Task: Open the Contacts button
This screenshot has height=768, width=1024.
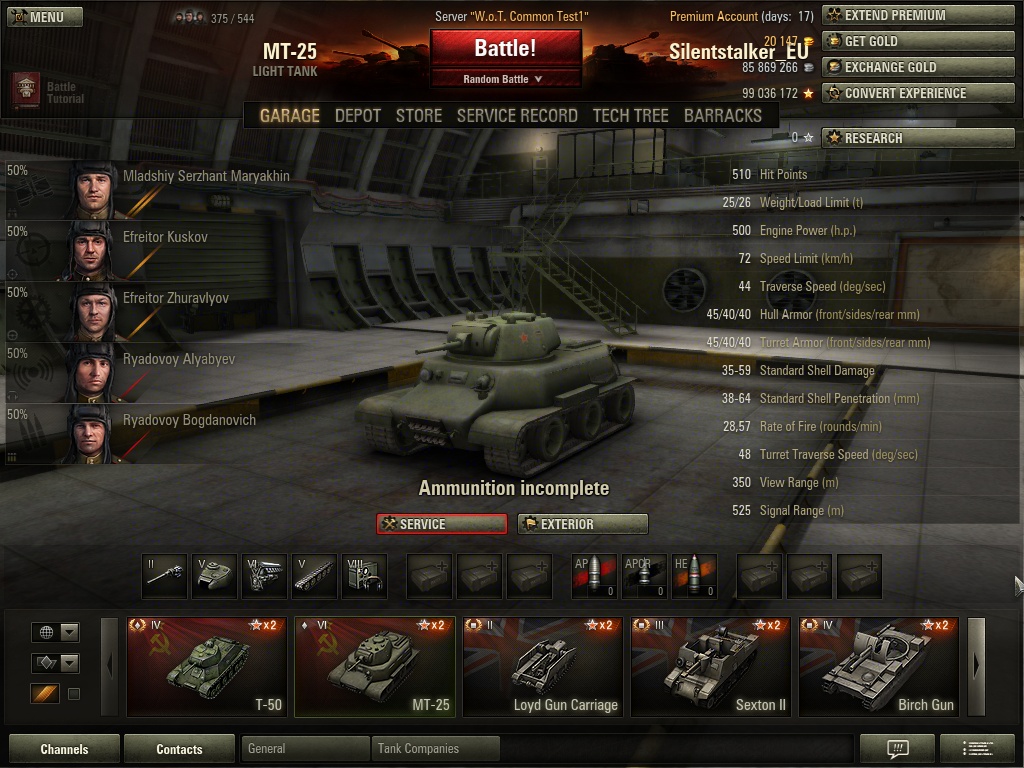Action: (179, 749)
